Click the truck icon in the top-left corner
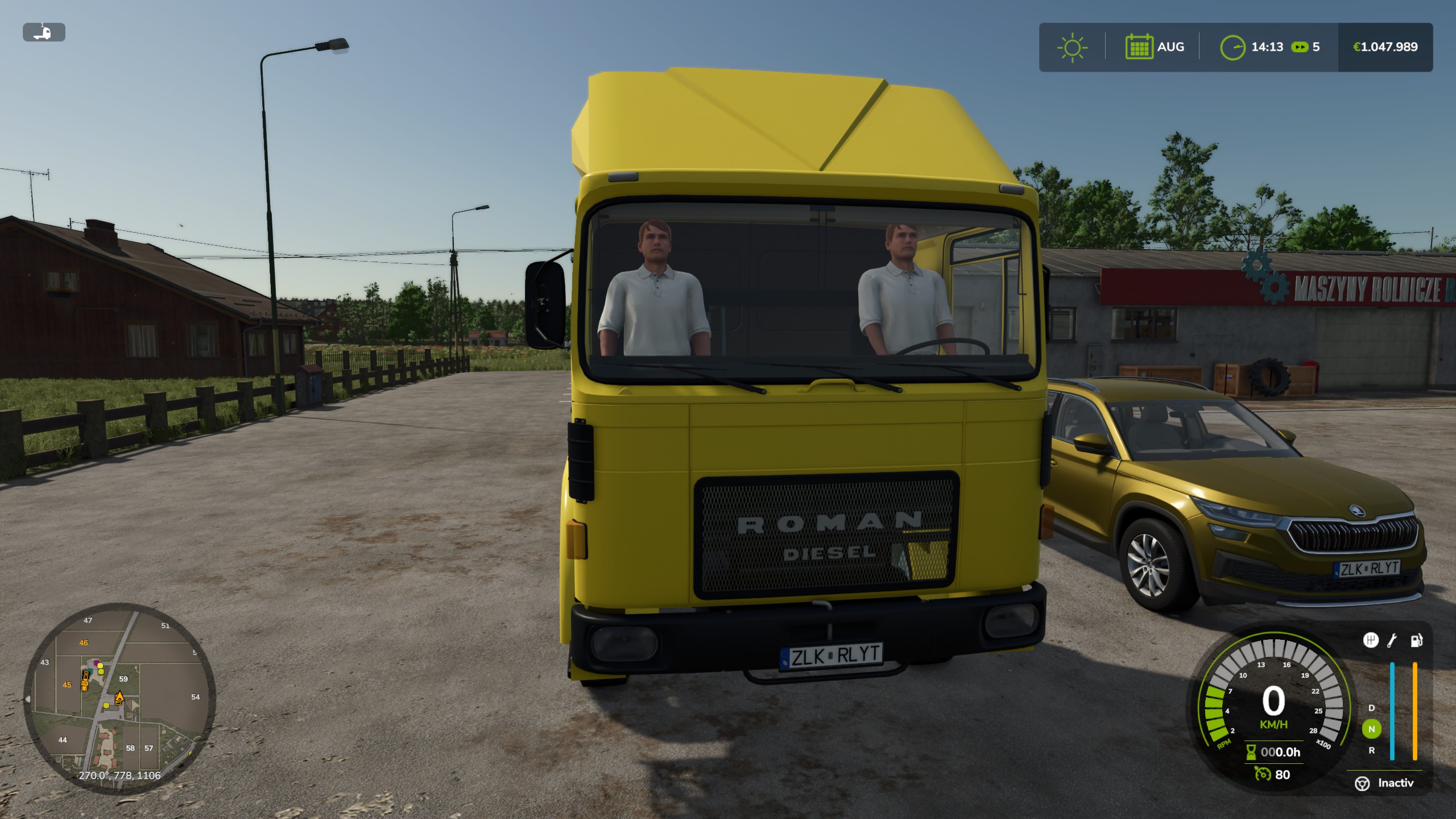Image resolution: width=1456 pixels, height=819 pixels. tap(44, 32)
